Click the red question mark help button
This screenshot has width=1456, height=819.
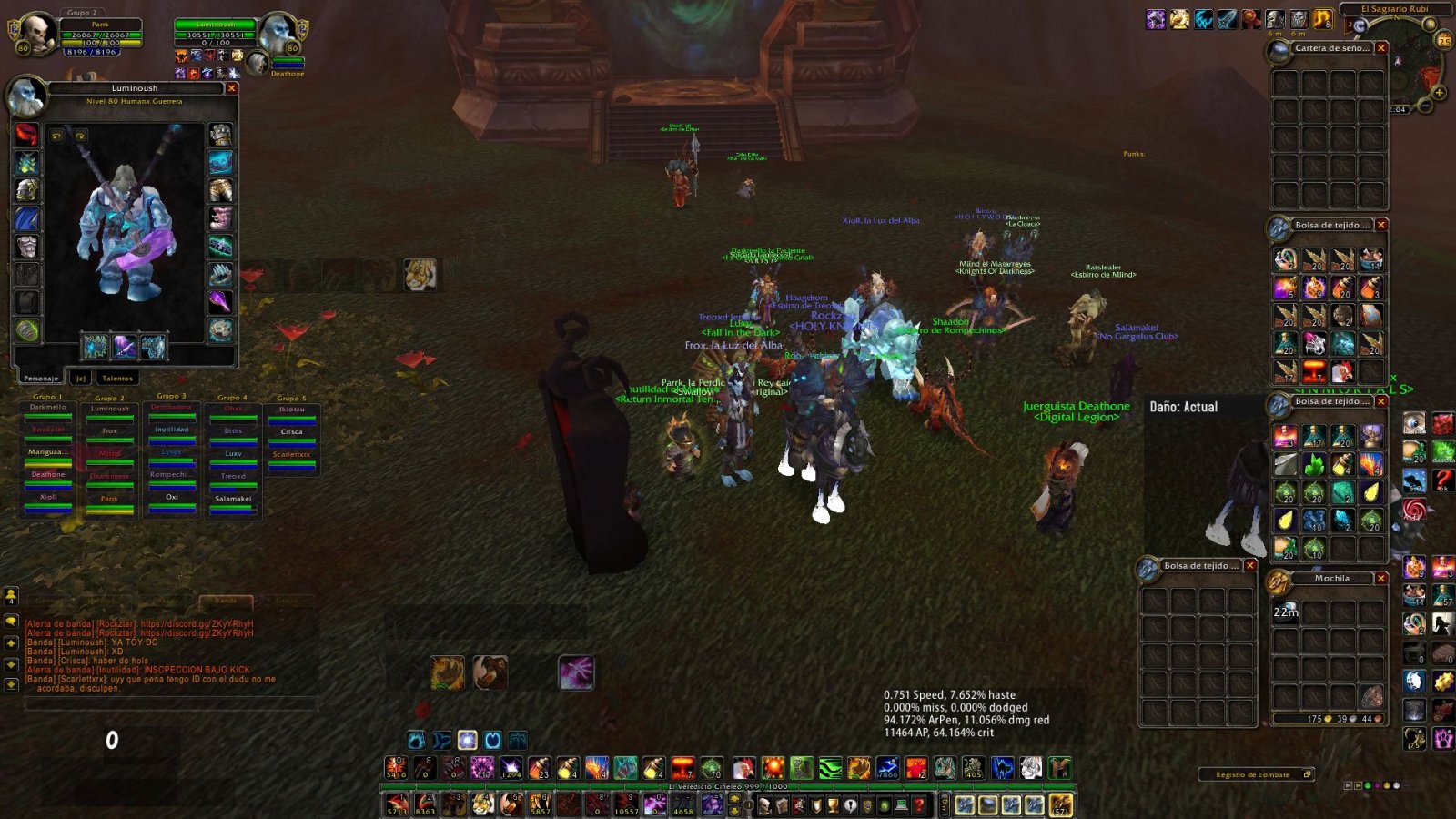click(1443, 481)
